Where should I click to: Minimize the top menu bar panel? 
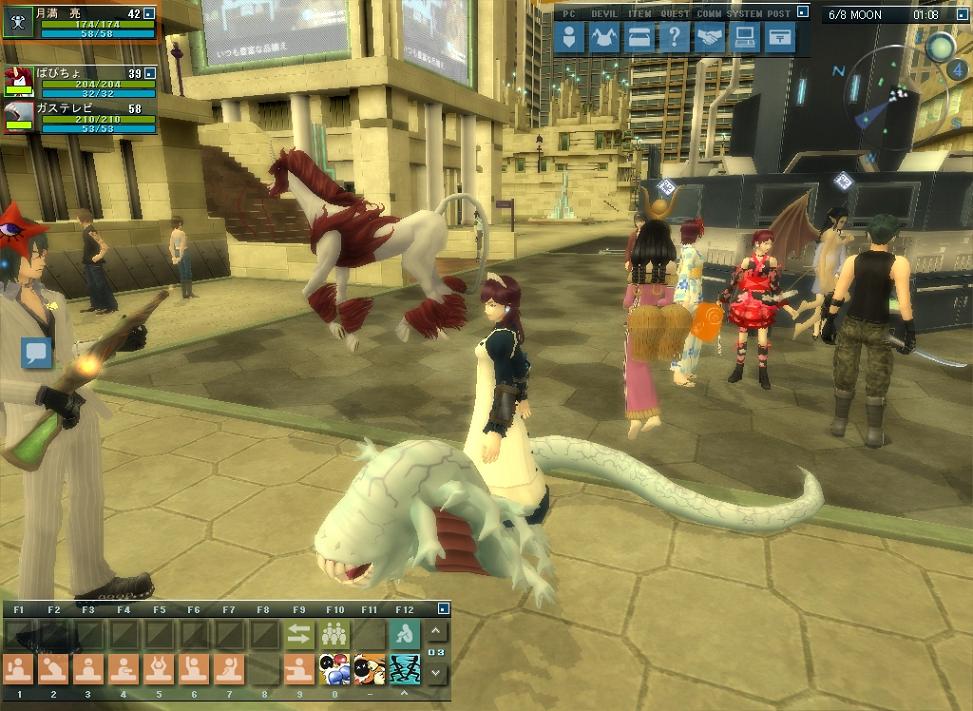pyautogui.click(x=802, y=14)
